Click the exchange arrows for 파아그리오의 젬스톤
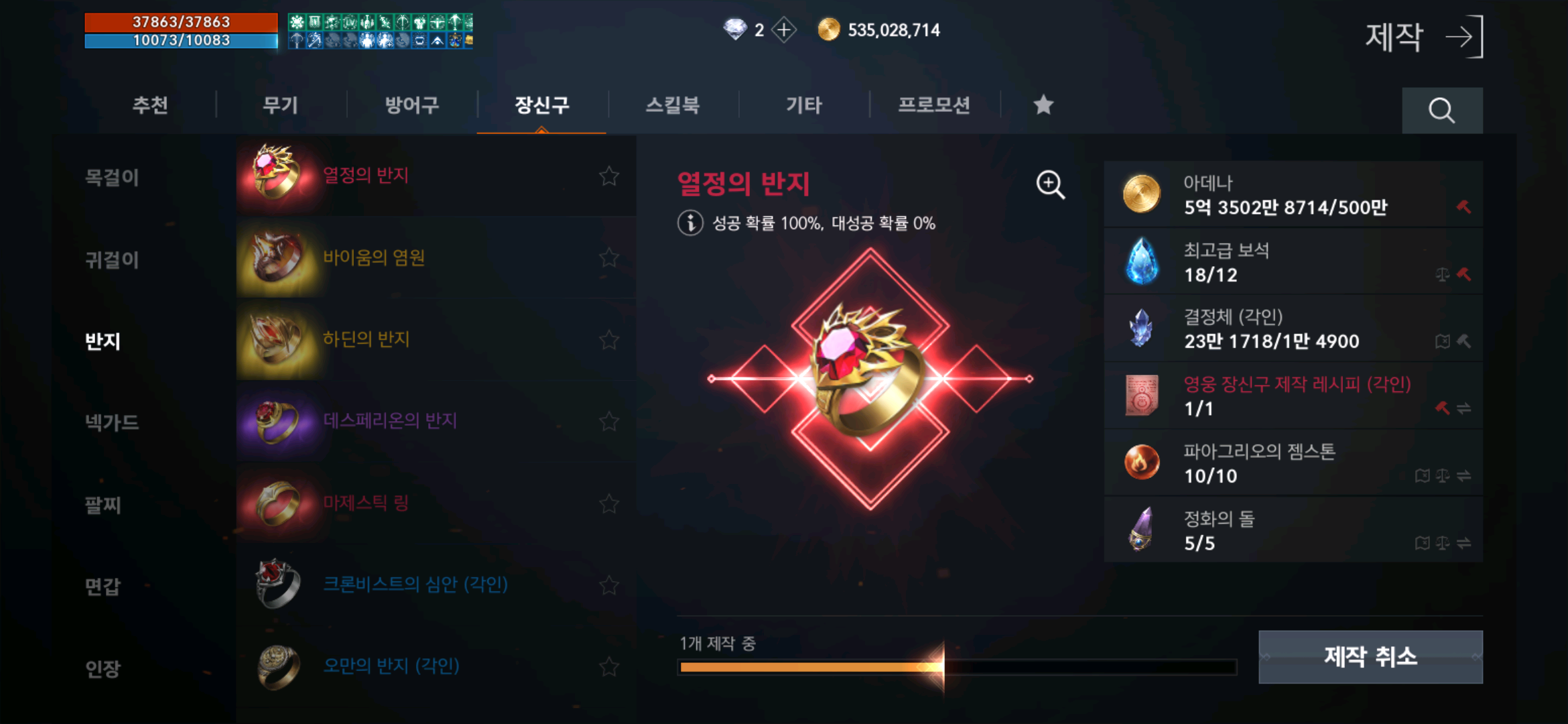 pyautogui.click(x=1465, y=475)
